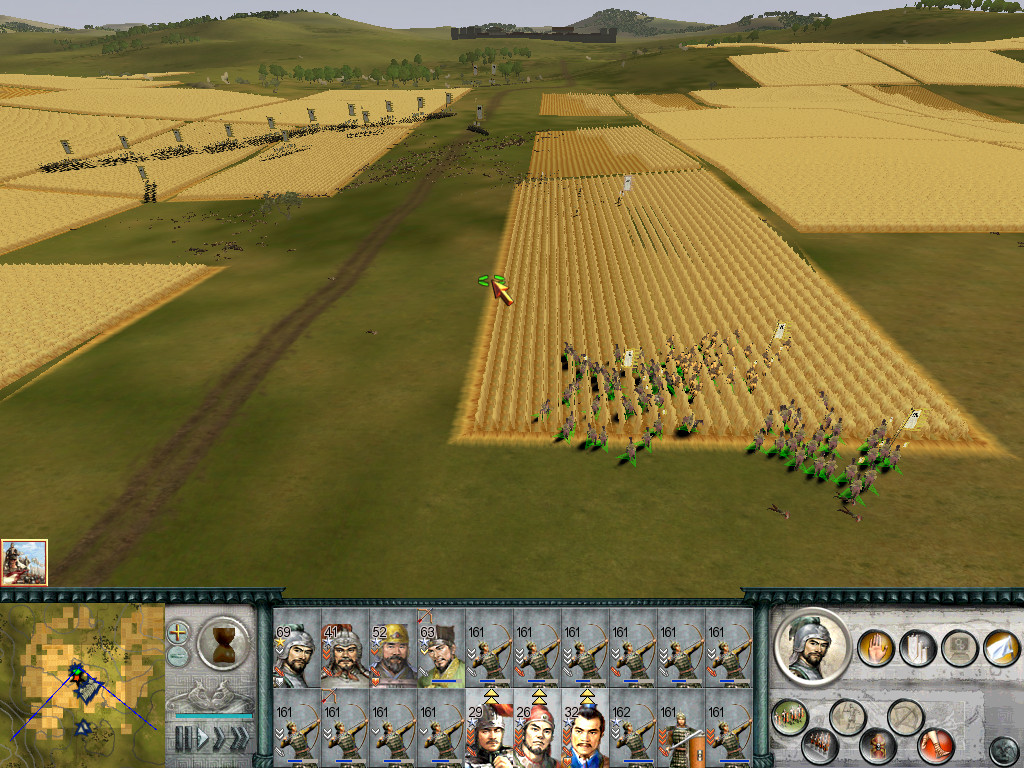Set battle speed to double fast-forward
Viewport: 1024px width, 768px height.
point(219,740)
